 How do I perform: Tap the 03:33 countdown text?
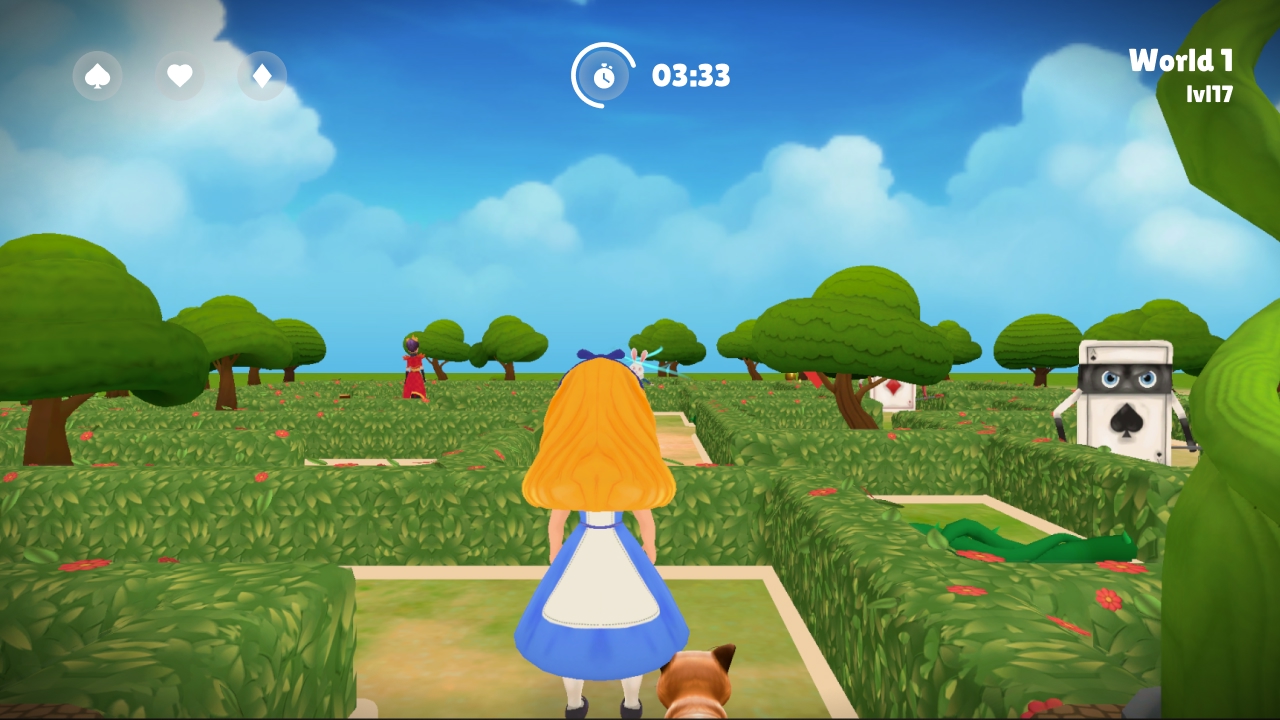click(690, 74)
